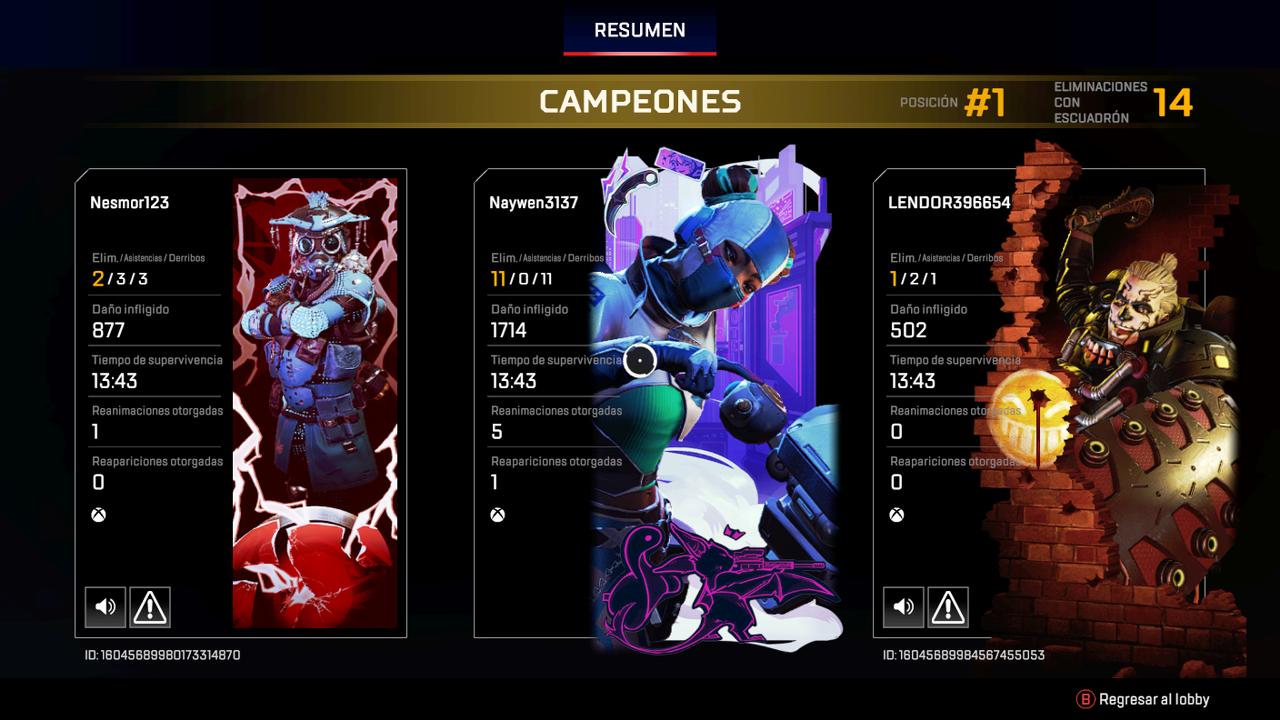This screenshot has height=720, width=1280.
Task: Select LENDOR396654's player name
Action: pos(949,203)
